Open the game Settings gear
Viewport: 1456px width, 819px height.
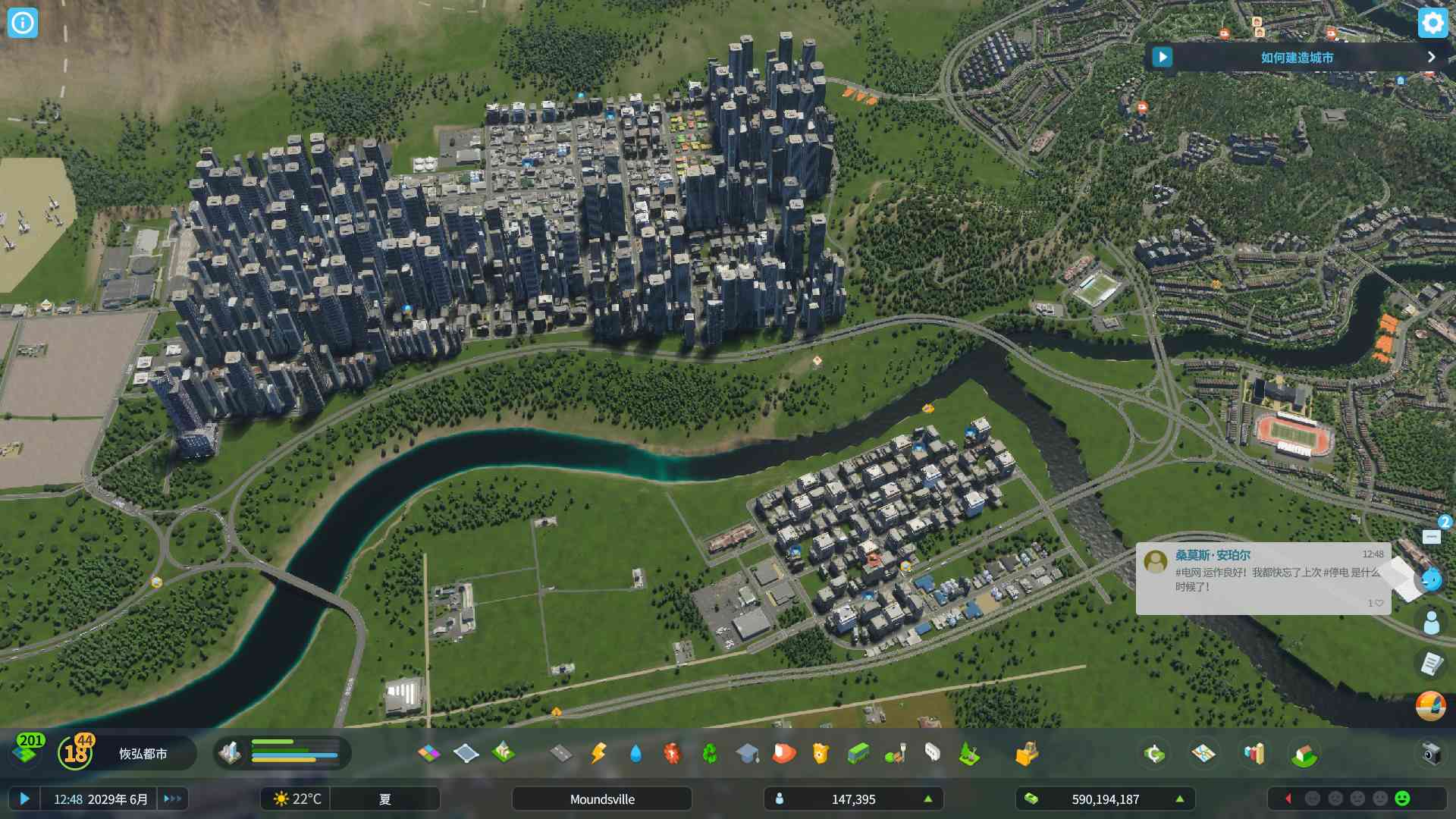1432,23
